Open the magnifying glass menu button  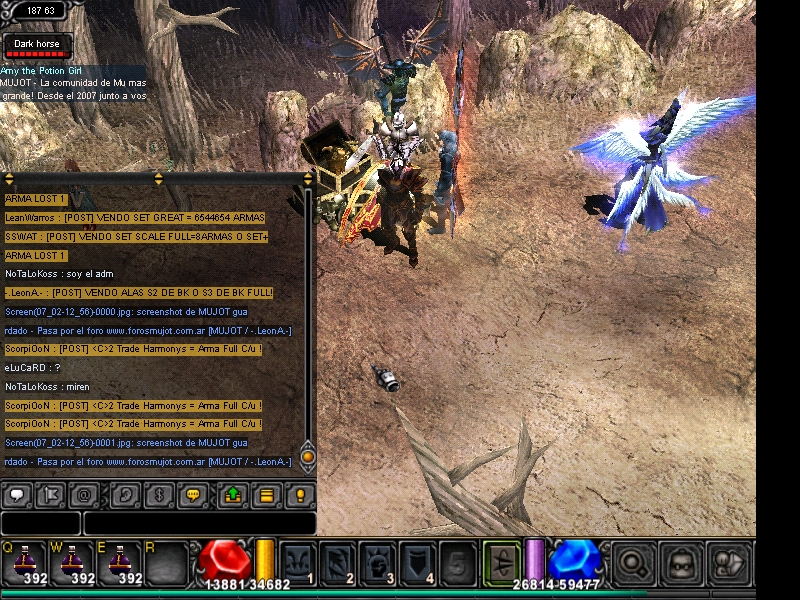tap(634, 563)
